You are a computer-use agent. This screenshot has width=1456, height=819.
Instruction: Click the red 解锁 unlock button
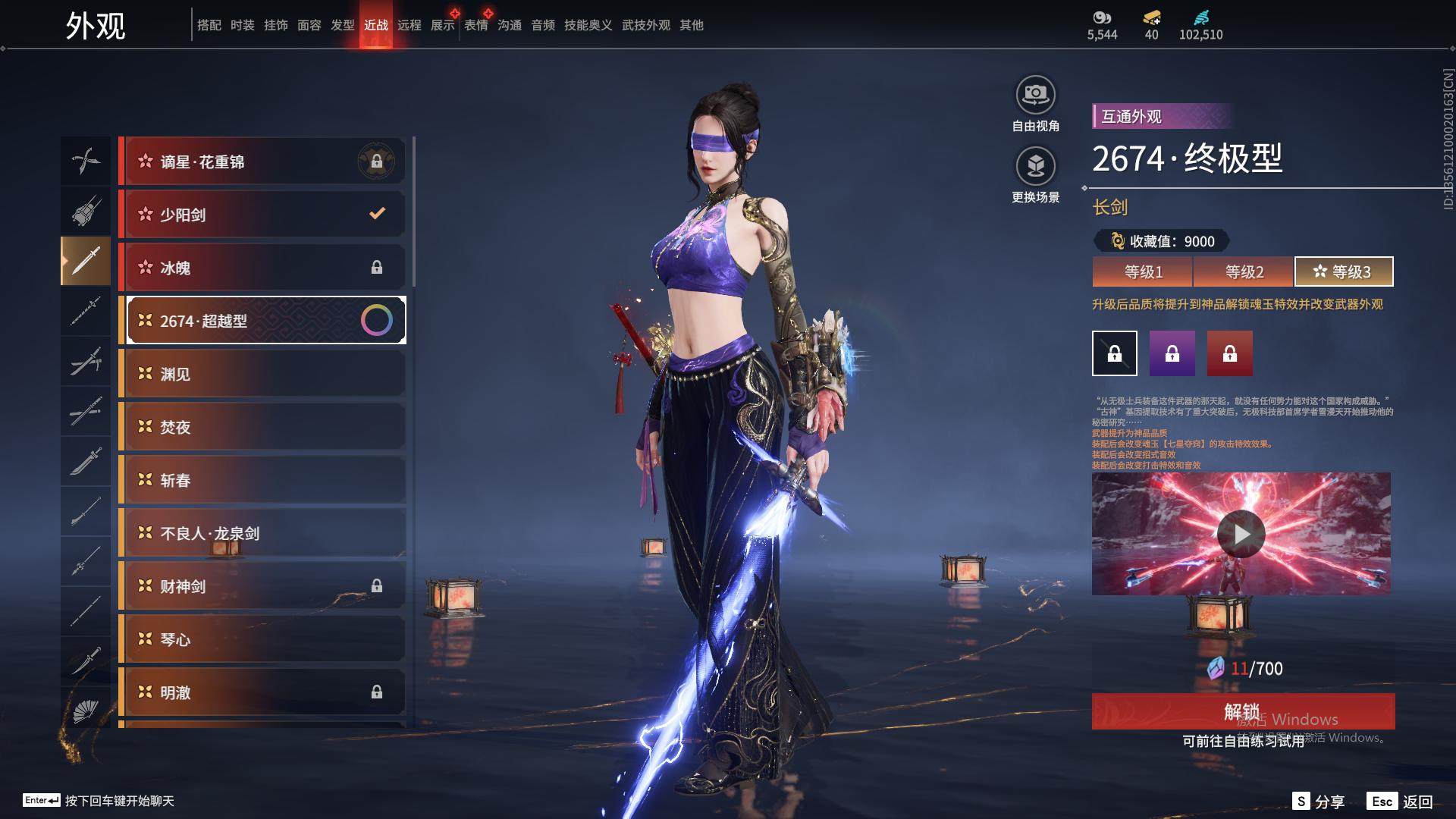pos(1242,711)
